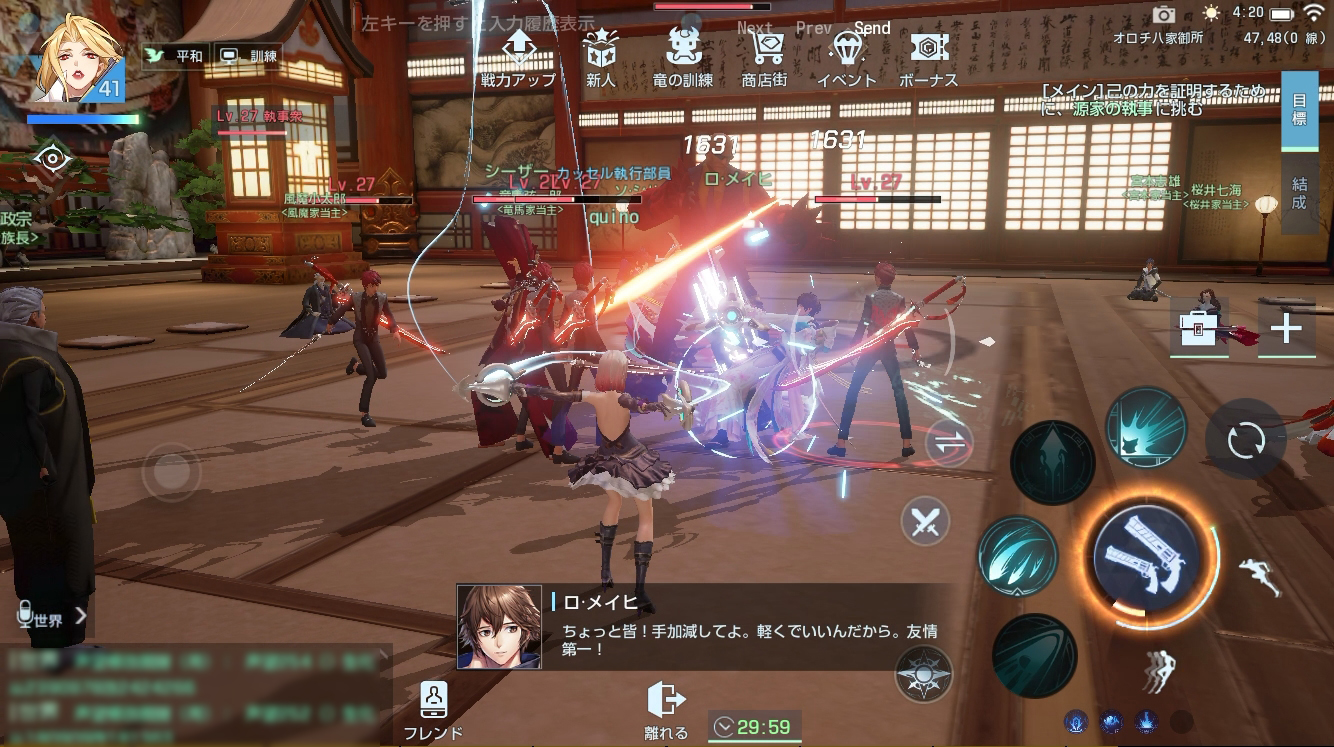Switch to the 目標 objectives tab

click(1299, 110)
